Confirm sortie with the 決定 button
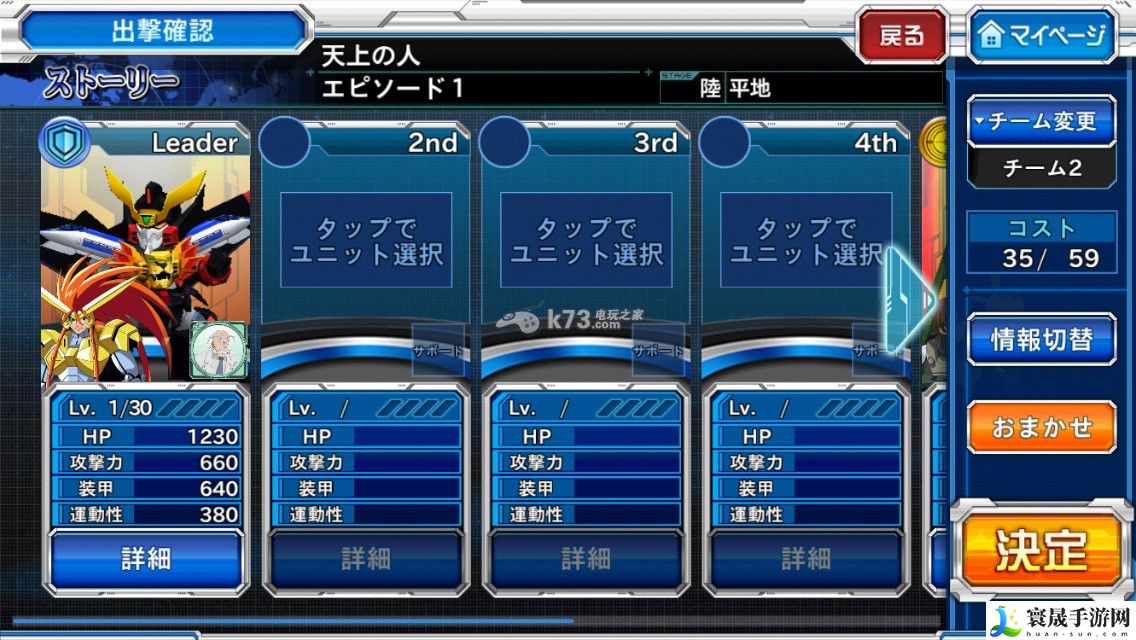 [1041, 548]
